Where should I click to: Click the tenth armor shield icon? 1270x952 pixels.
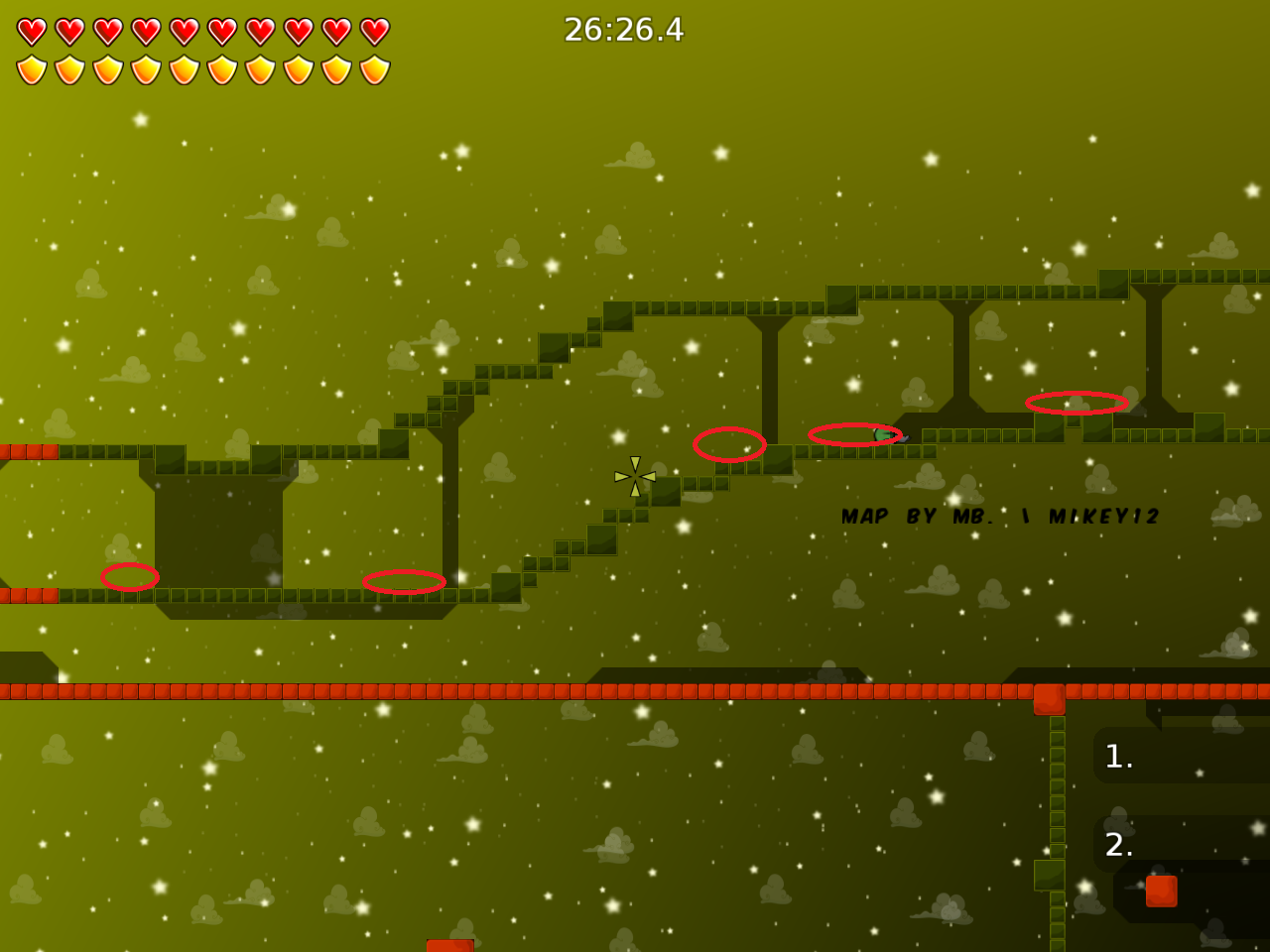point(372,67)
